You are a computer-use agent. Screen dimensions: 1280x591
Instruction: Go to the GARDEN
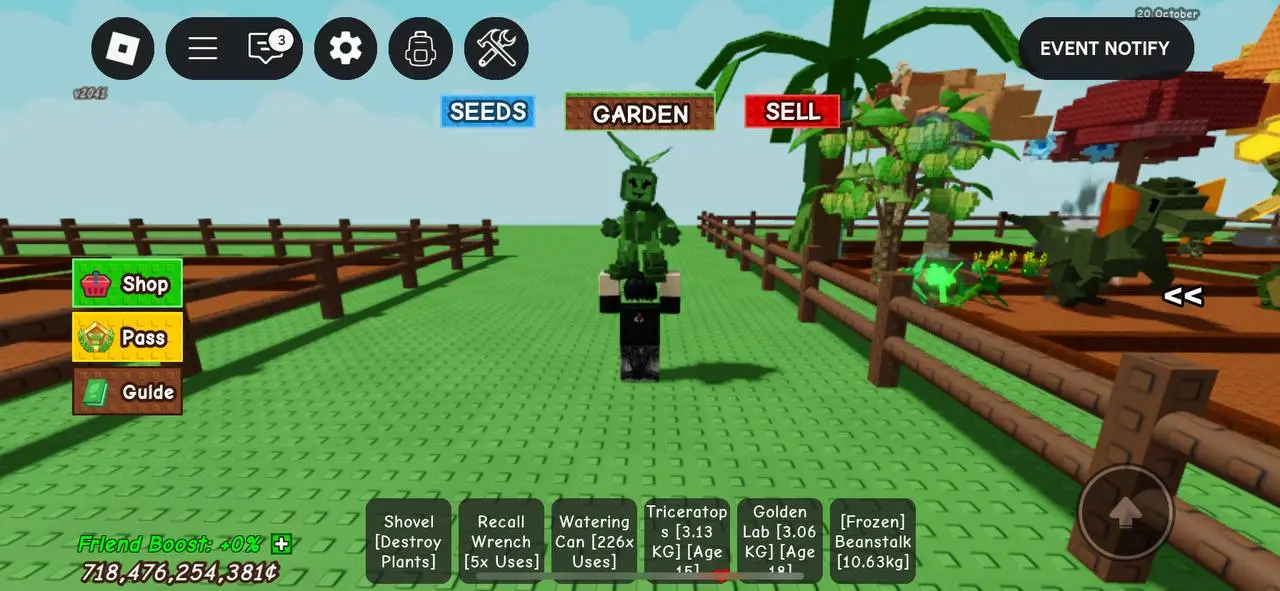coord(640,113)
